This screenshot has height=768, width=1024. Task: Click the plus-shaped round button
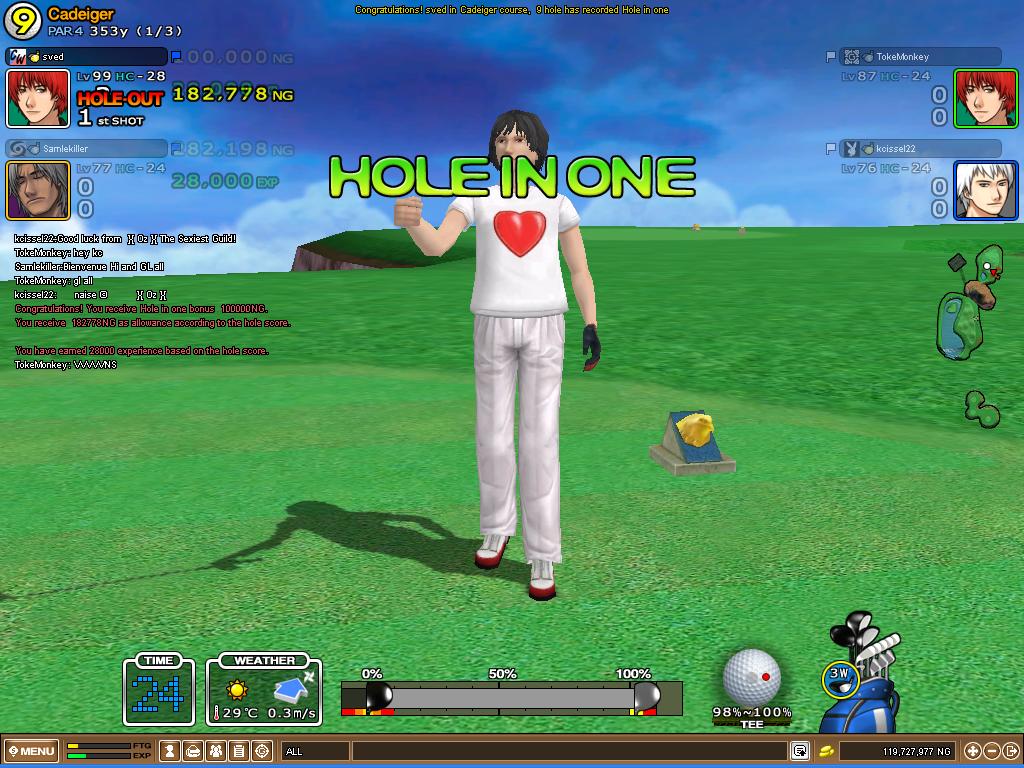click(972, 750)
